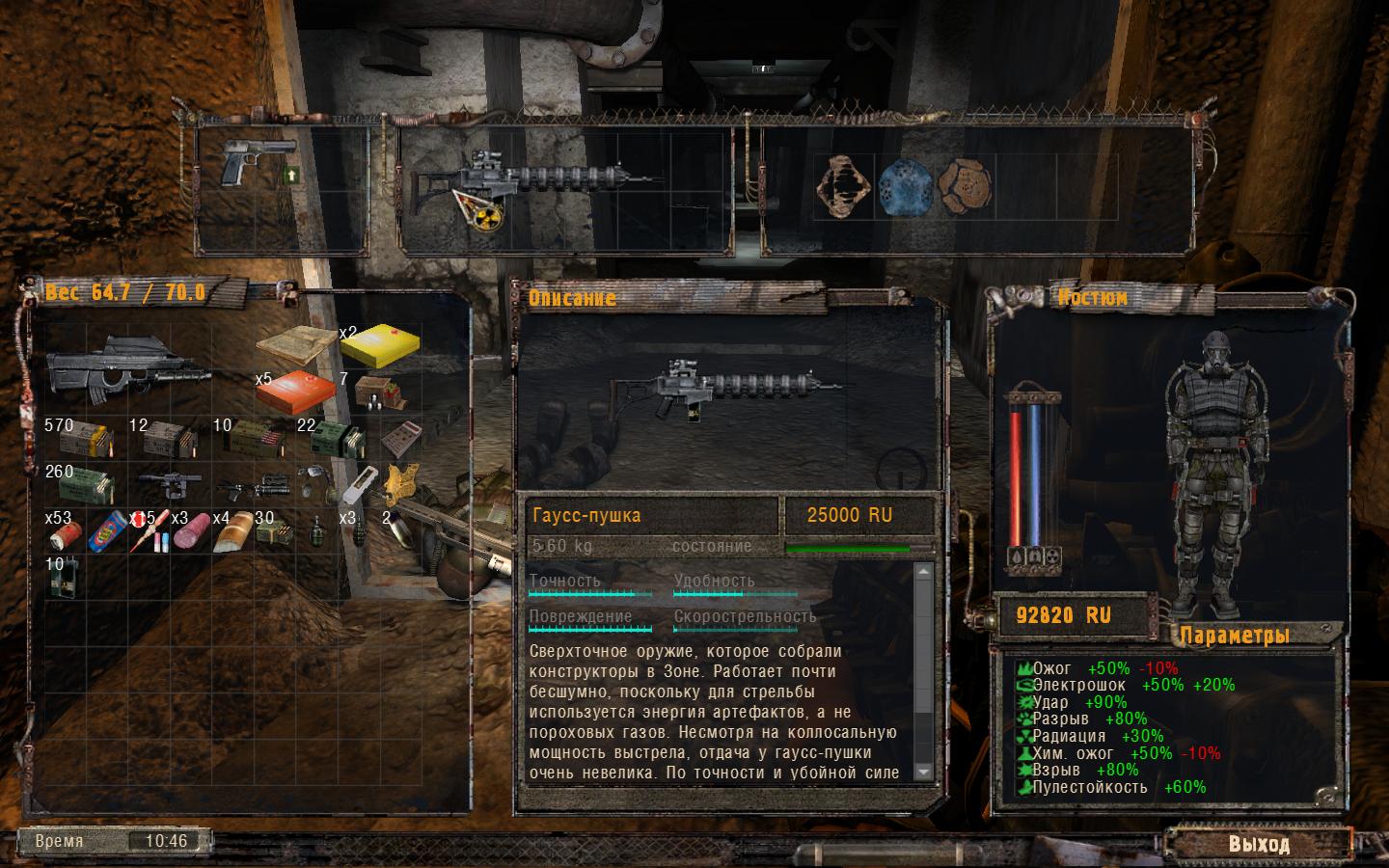Viewport: 1389px width, 868px height.
Task: Pick the yellow medkit stack
Action: 379,345
